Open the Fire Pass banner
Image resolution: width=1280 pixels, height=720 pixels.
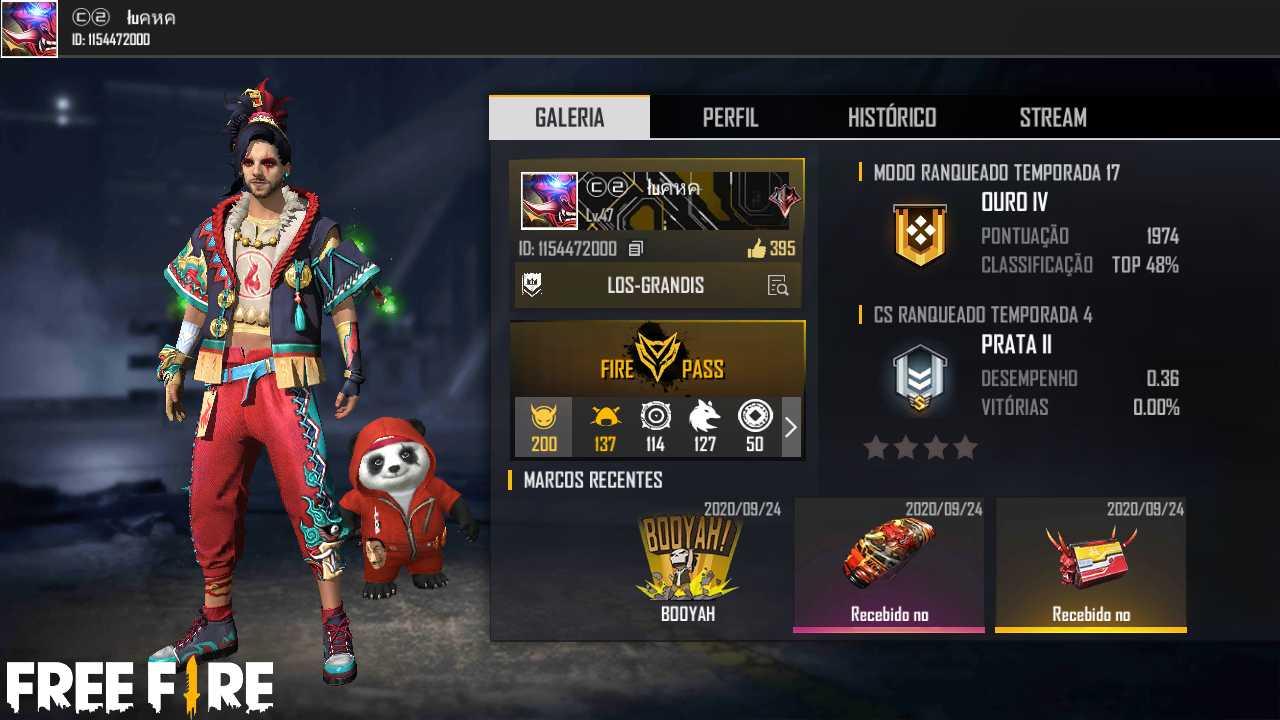tap(657, 358)
